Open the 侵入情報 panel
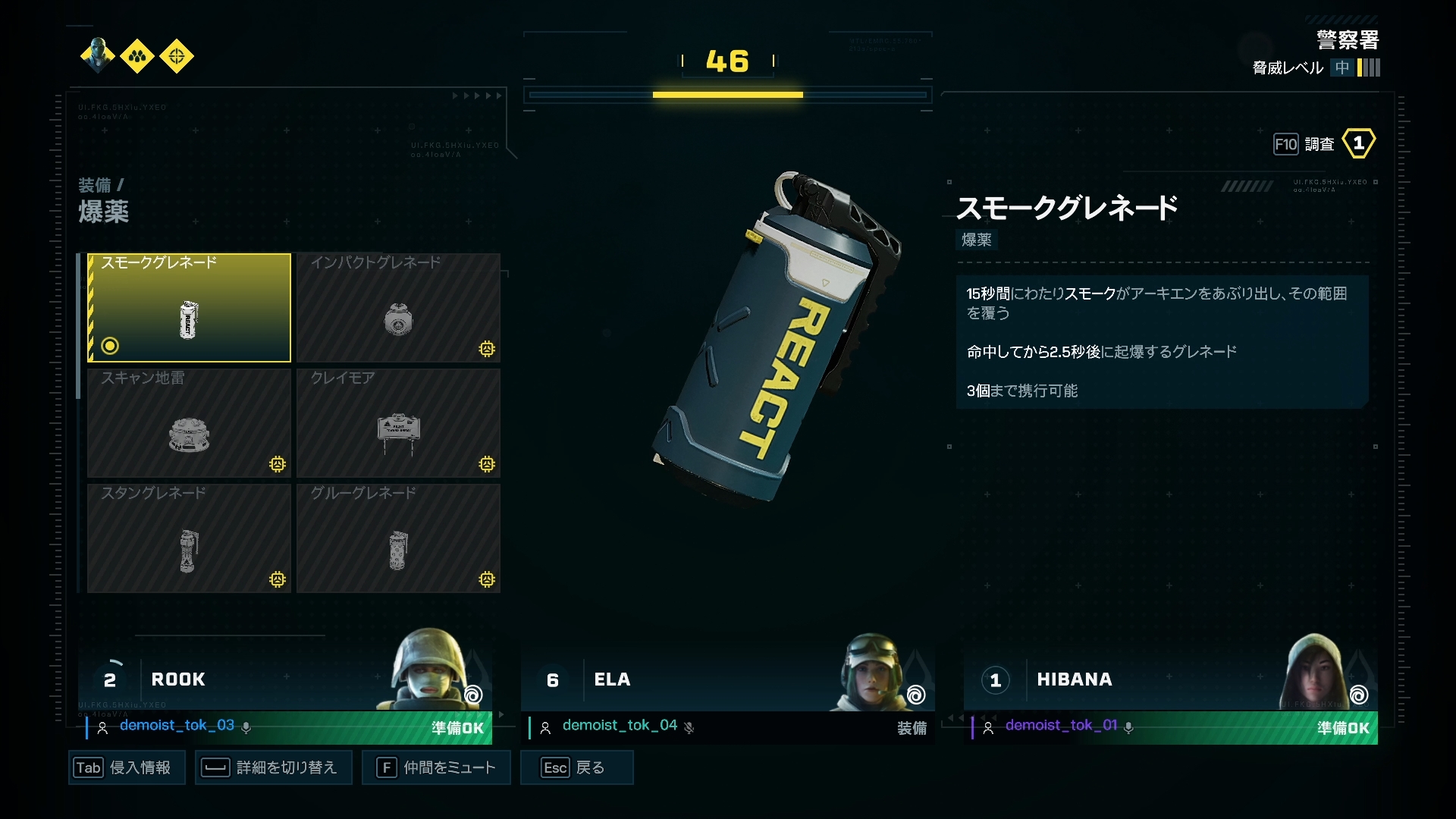Viewport: 1456px width, 819px height. click(x=127, y=767)
